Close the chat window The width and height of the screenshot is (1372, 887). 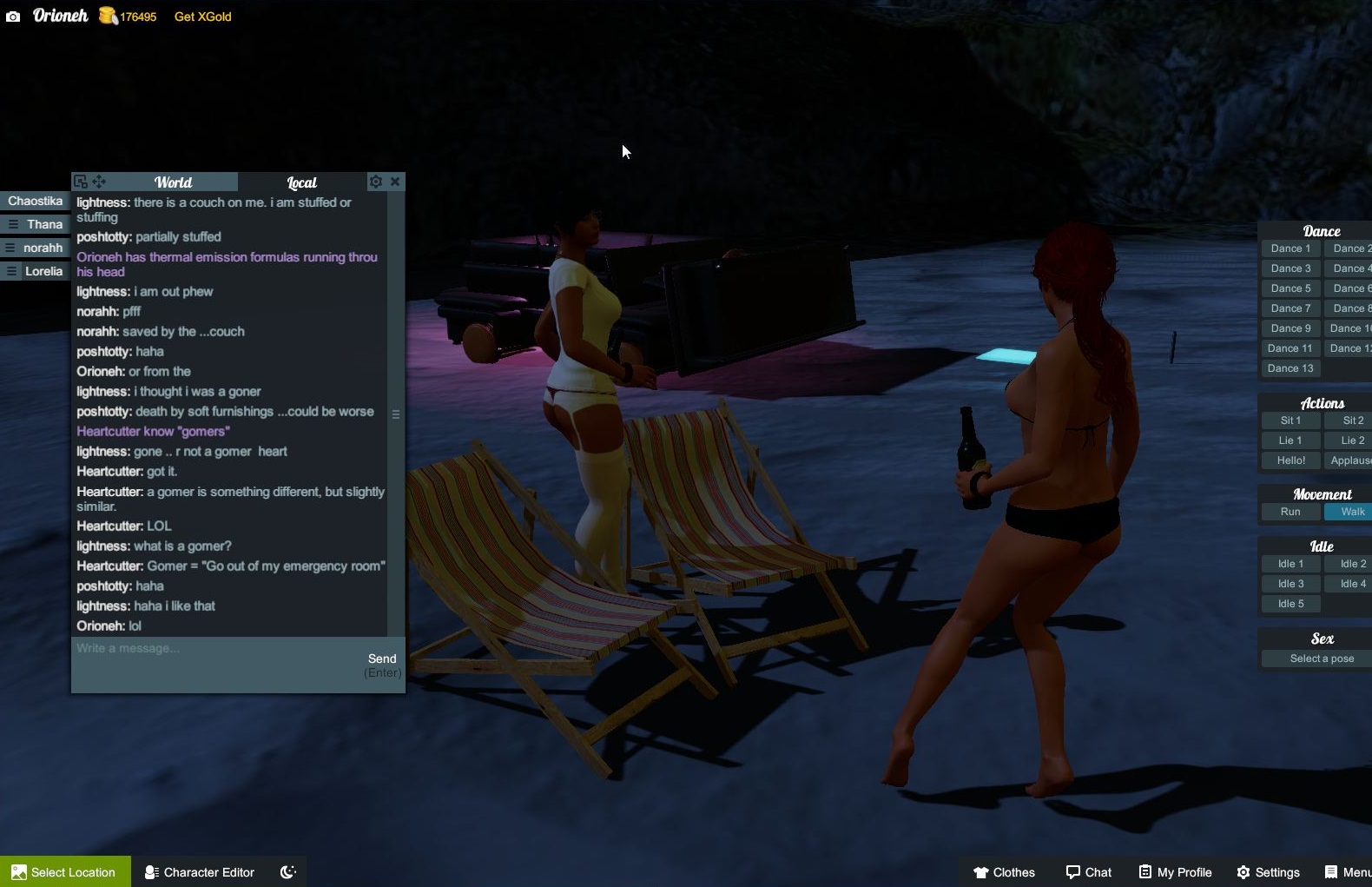(395, 182)
